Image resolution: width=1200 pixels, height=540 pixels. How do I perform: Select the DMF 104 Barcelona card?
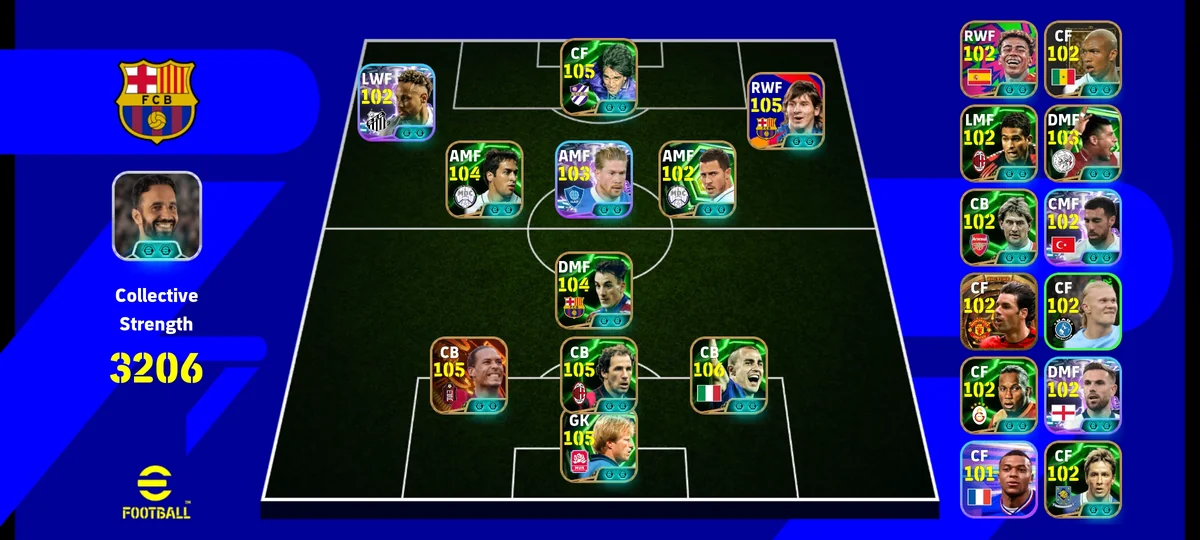(594, 290)
